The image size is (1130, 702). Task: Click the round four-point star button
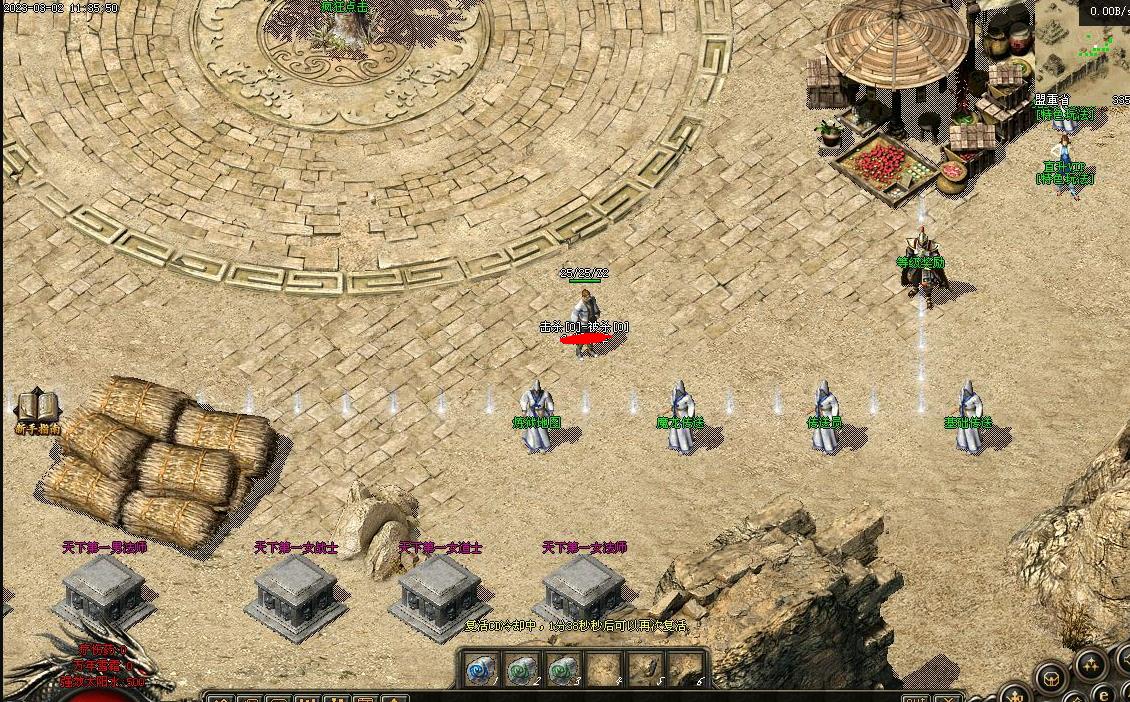(x=1089, y=665)
